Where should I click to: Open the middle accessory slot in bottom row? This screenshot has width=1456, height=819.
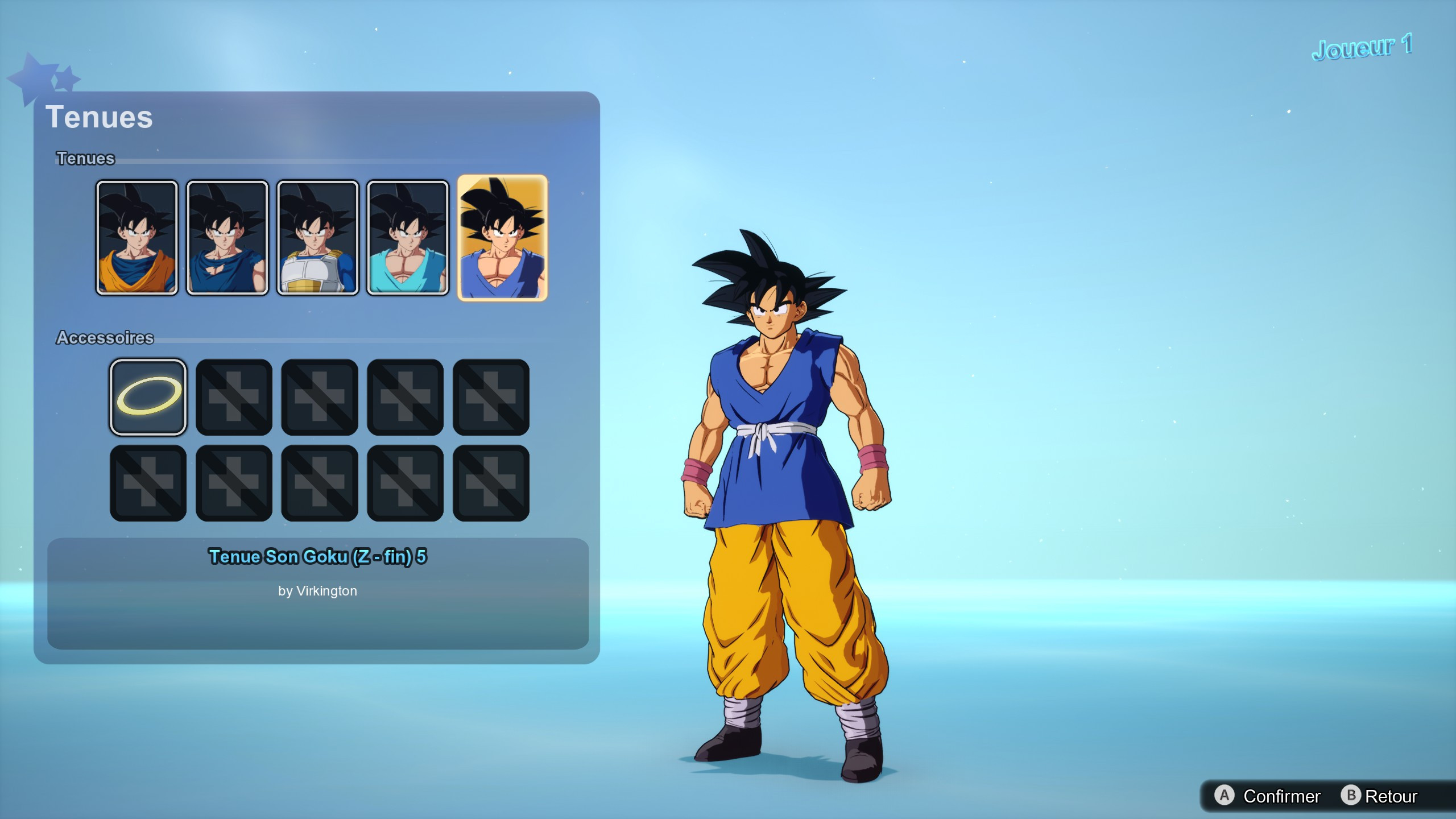[320, 482]
